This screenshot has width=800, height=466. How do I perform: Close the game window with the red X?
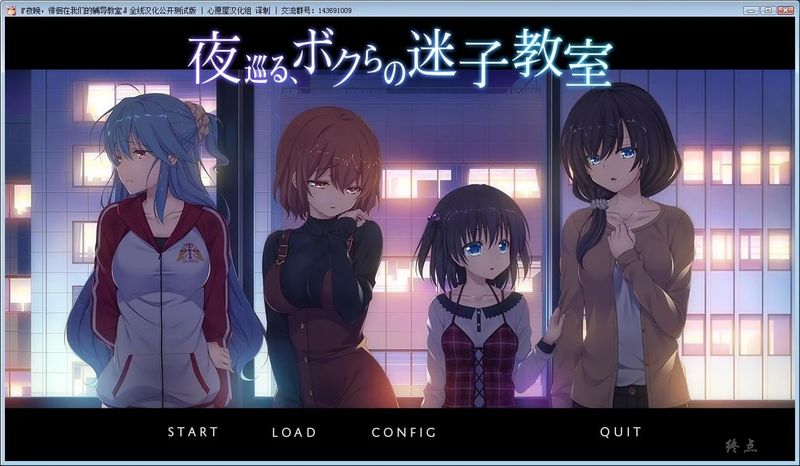click(785, 9)
